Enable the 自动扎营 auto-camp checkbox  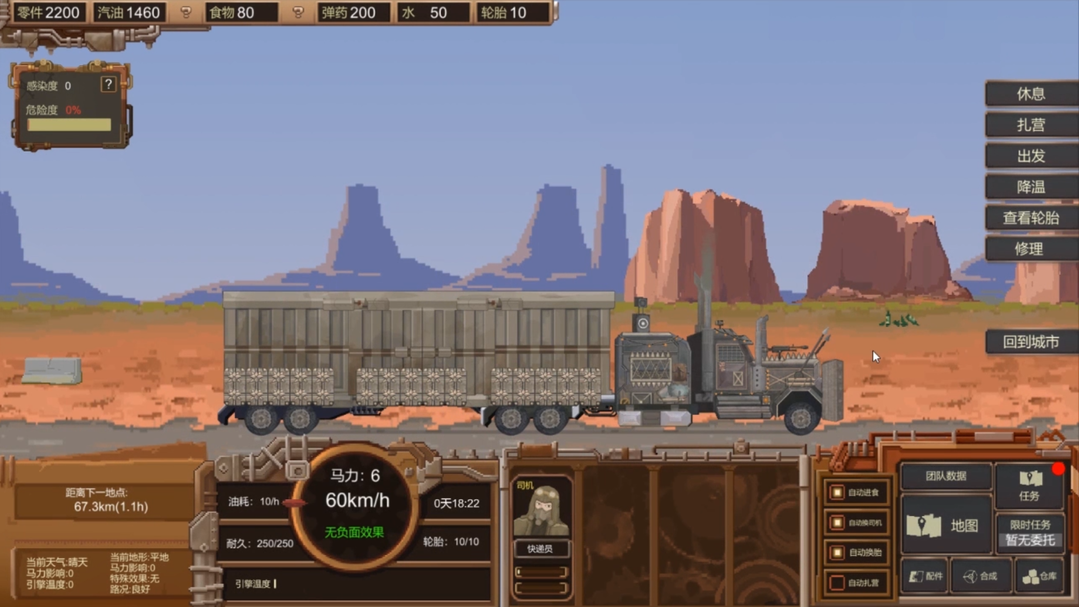837,583
